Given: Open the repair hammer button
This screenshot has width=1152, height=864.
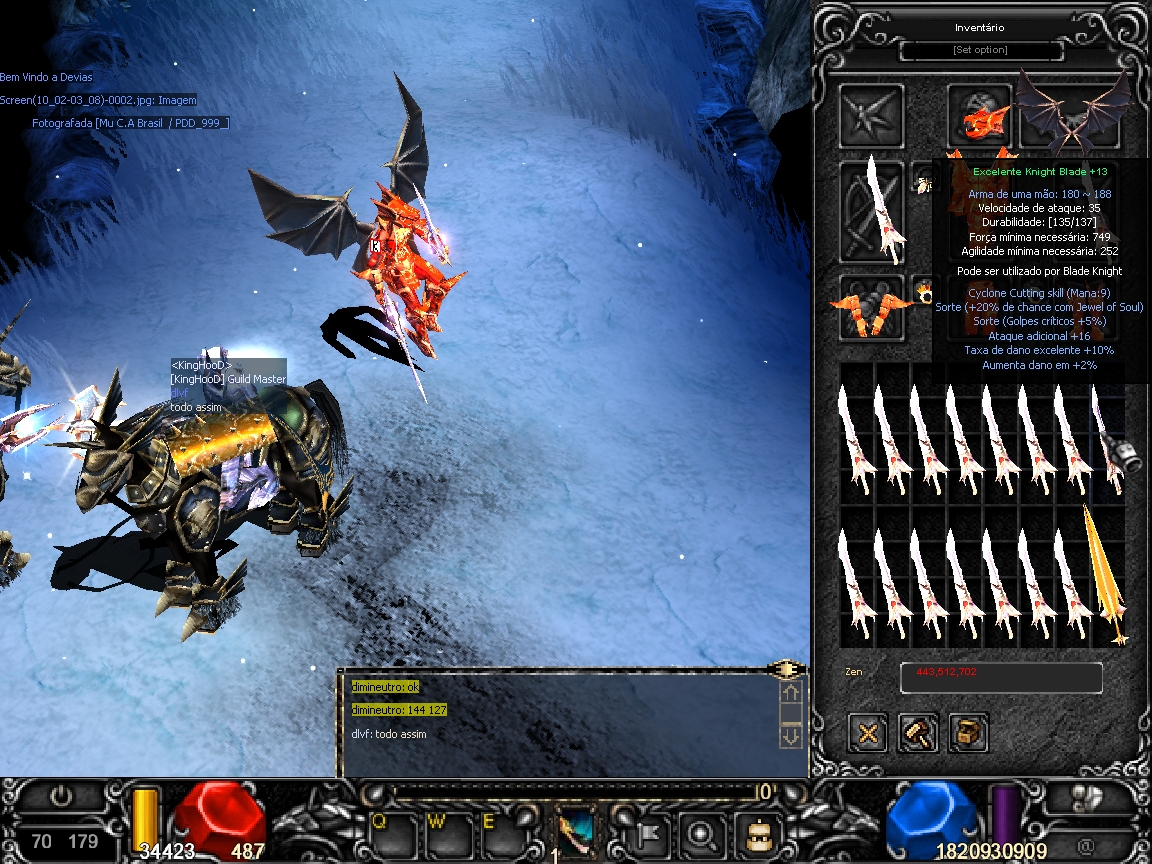Looking at the screenshot, I should pos(917,733).
